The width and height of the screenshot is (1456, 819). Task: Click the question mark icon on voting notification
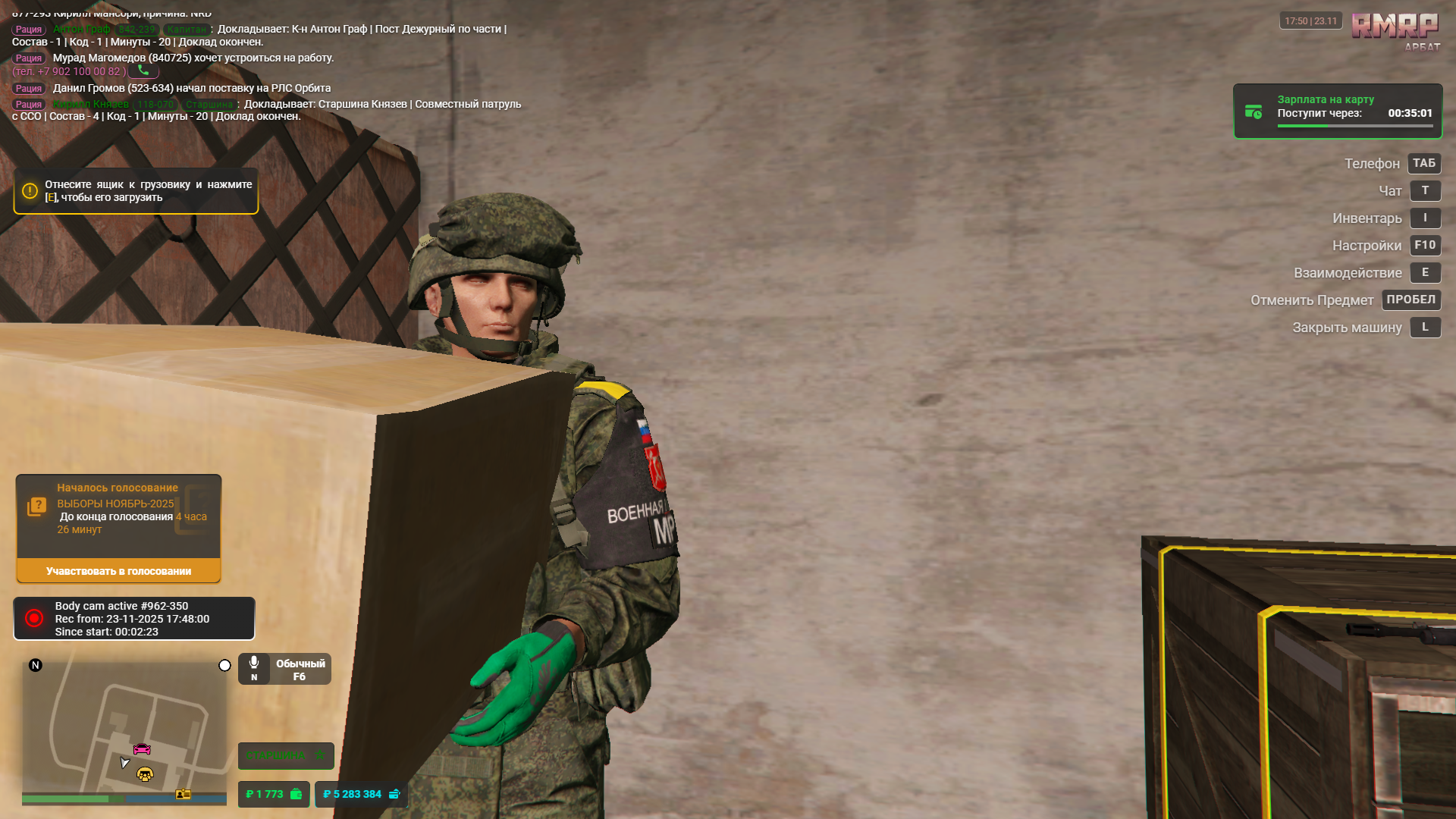[37, 504]
